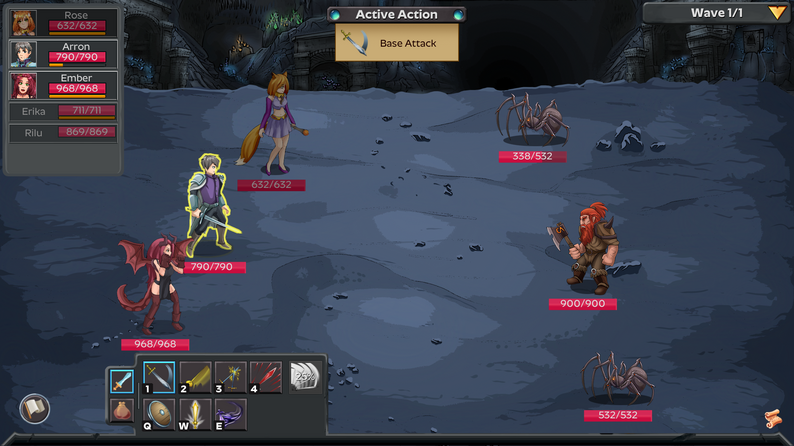Open the orange scroll log icon
The width and height of the screenshot is (794, 446).
(x=772, y=418)
